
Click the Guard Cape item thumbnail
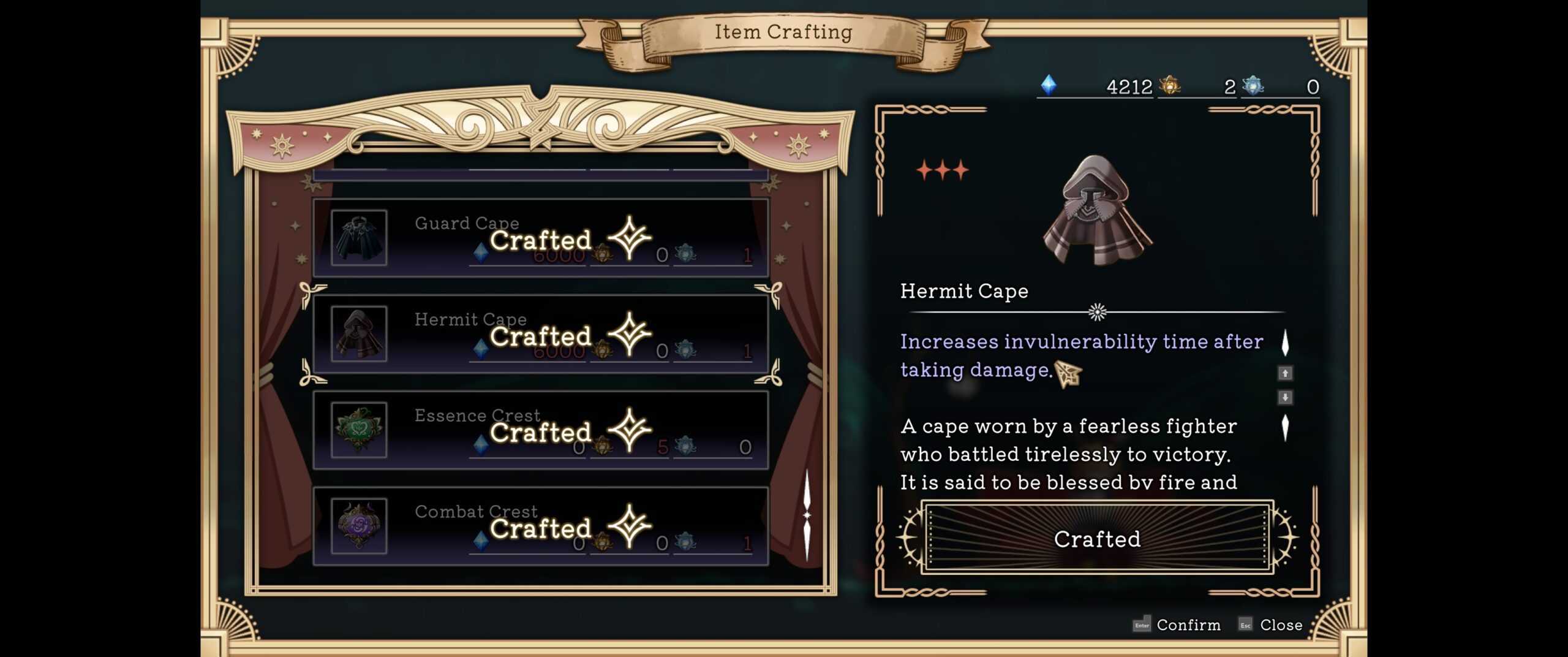359,238
